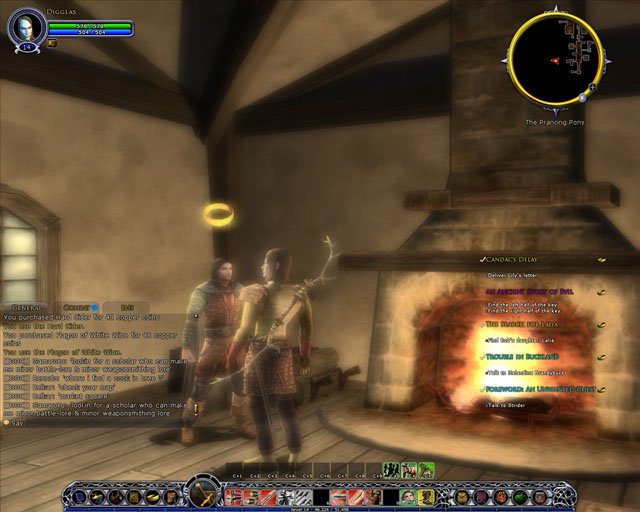The image size is (640, 512).
Task: Activate the bow auto-attack button on toolbar
Action: 203,494
